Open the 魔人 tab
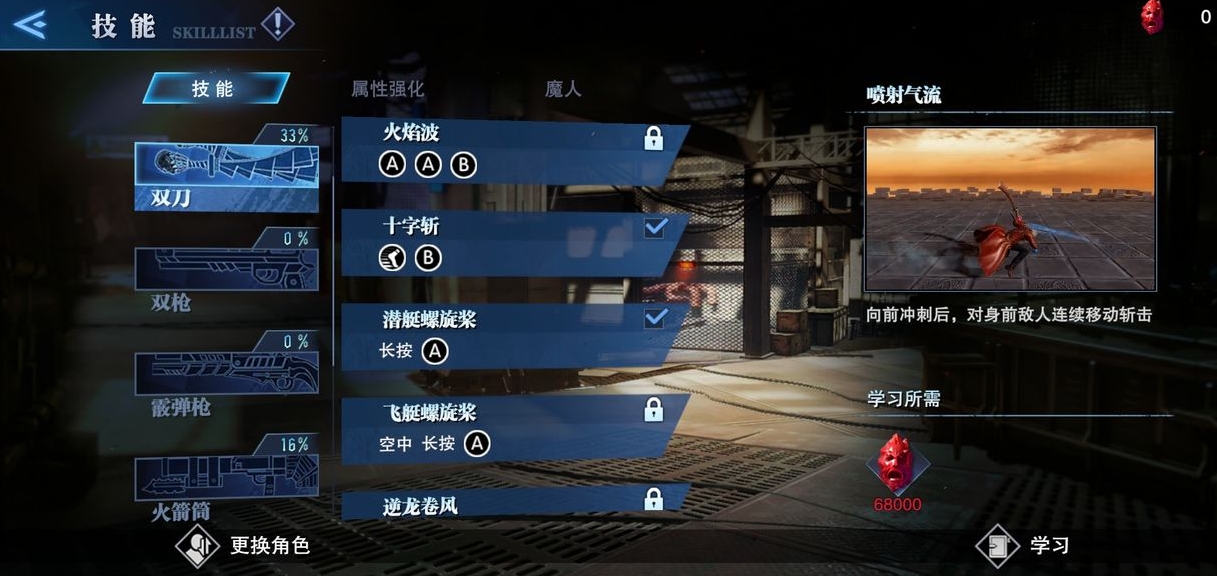The width and height of the screenshot is (1217, 576). [562, 89]
